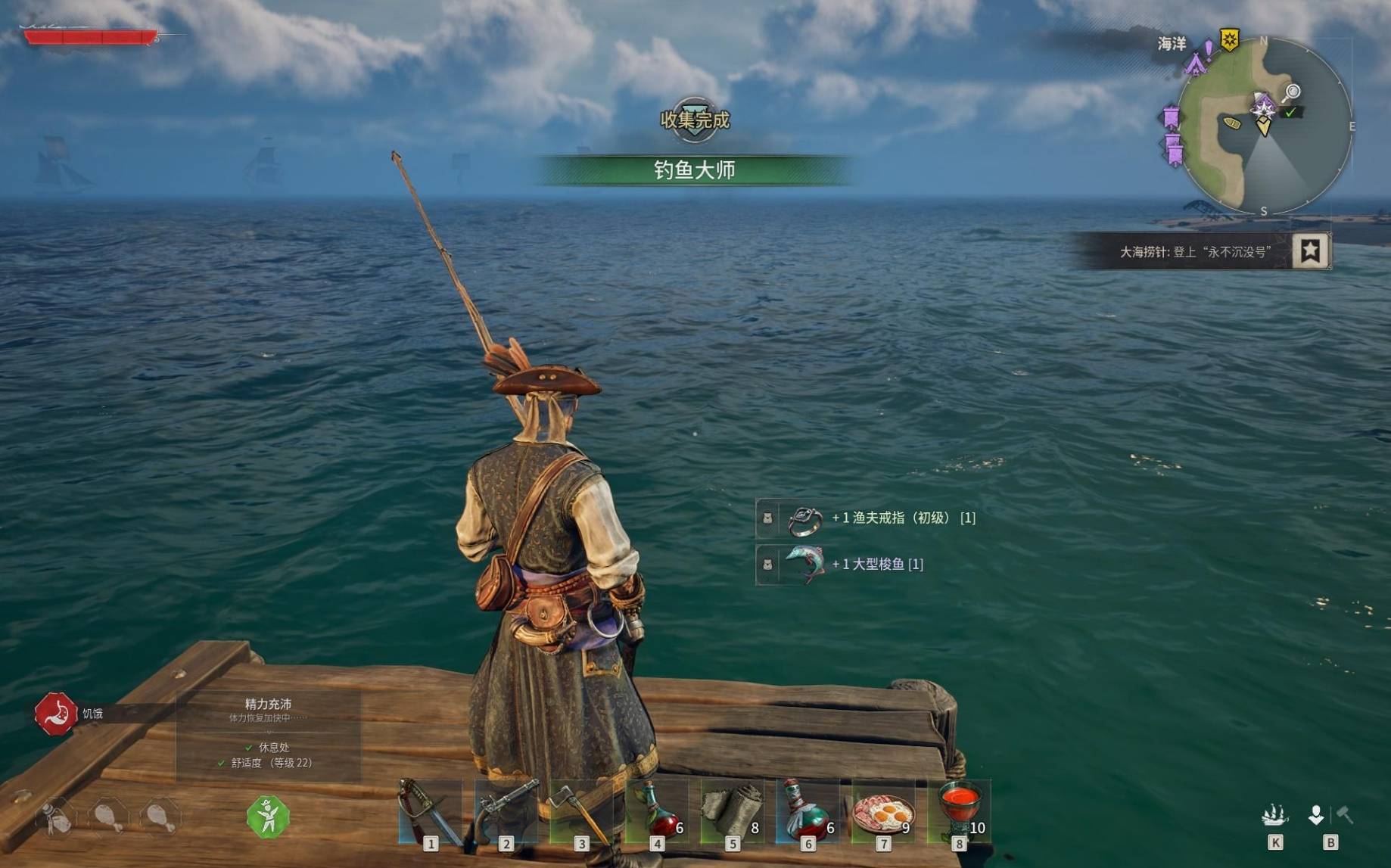Drink the red goblet in slot 8
This screenshot has height=868, width=1391.
[958, 811]
